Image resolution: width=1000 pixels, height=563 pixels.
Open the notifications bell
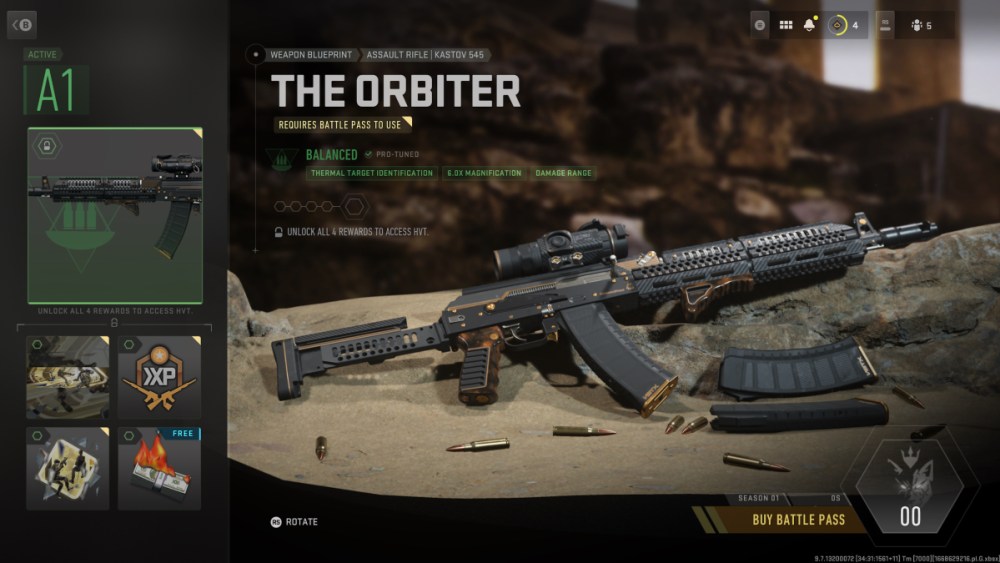click(810, 25)
